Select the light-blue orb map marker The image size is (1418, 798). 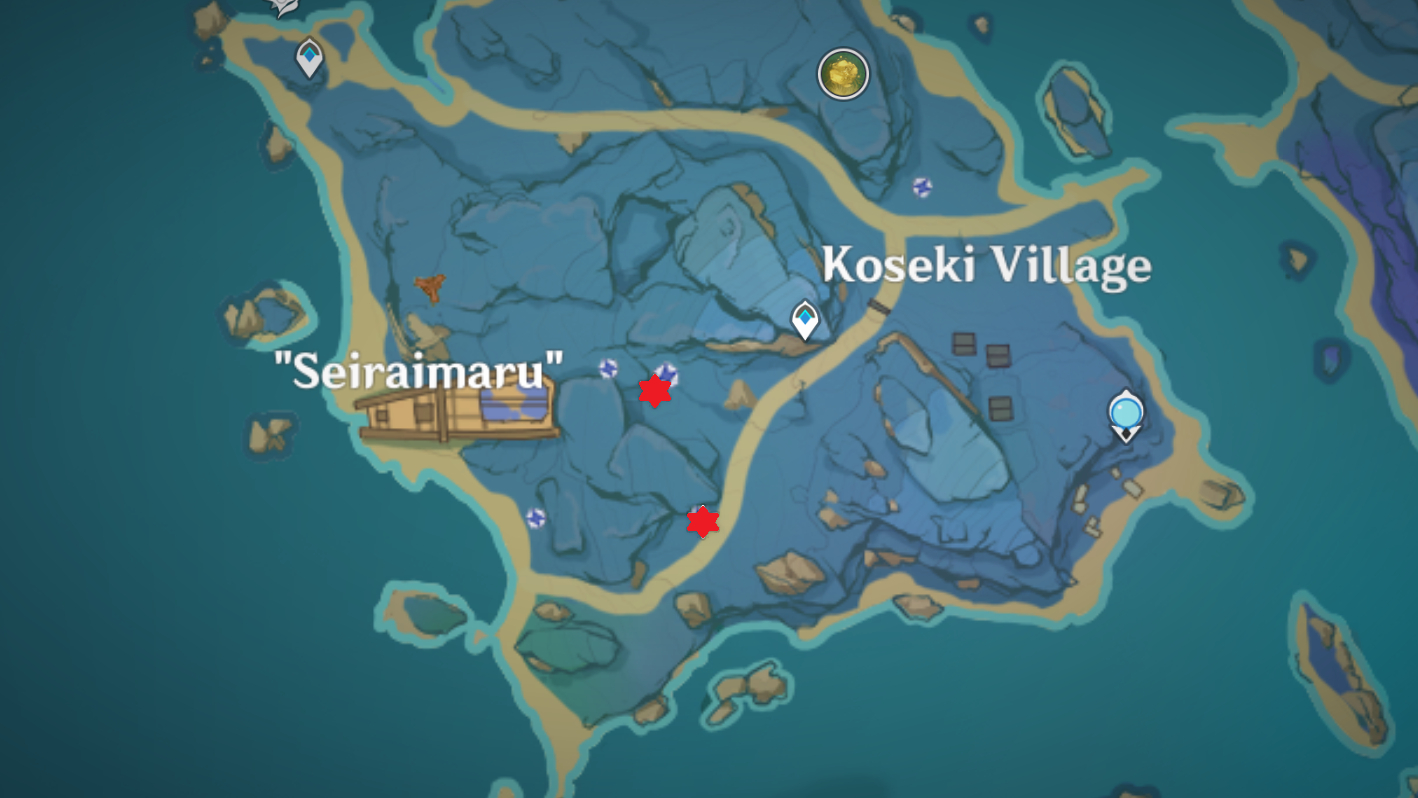click(1126, 413)
